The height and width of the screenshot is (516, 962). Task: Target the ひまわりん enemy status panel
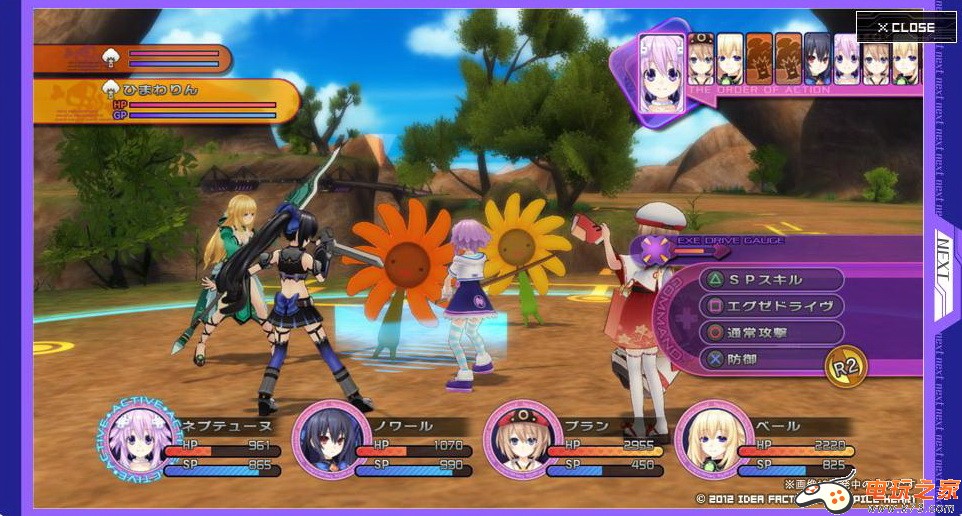166,101
